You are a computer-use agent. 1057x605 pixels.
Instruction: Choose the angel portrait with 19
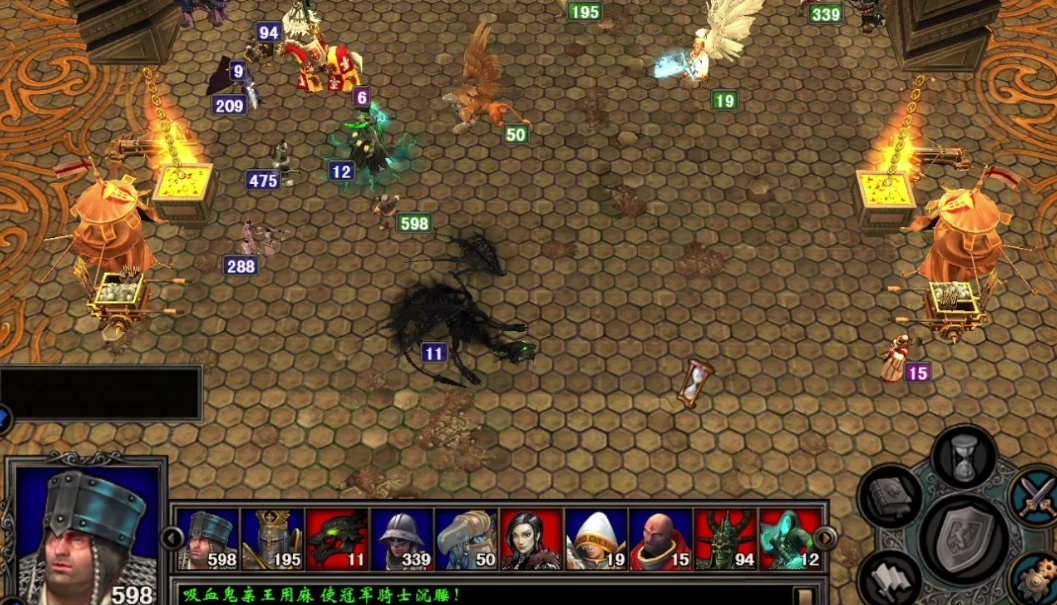point(596,539)
